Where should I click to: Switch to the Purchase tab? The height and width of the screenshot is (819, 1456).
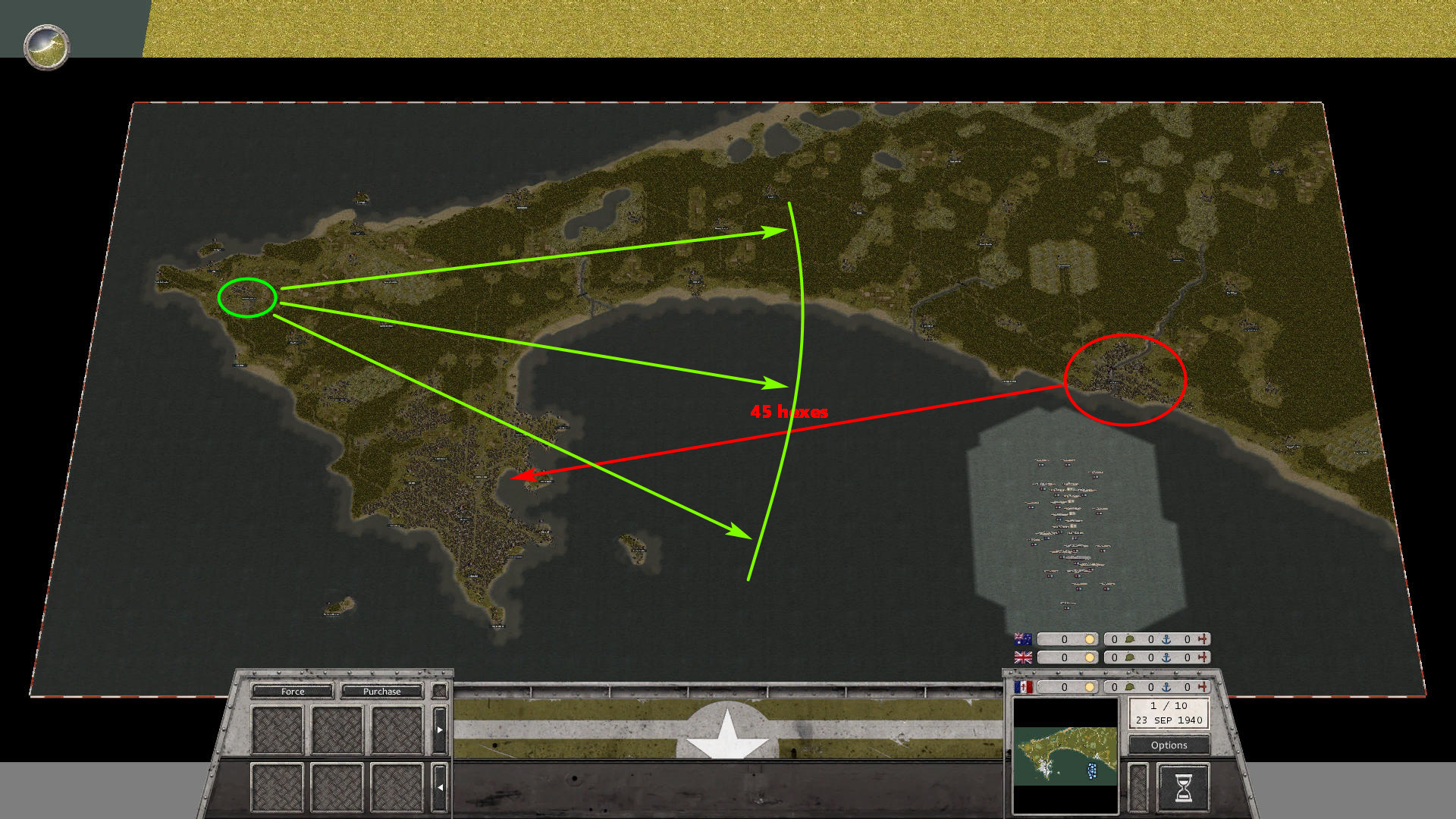(x=381, y=692)
